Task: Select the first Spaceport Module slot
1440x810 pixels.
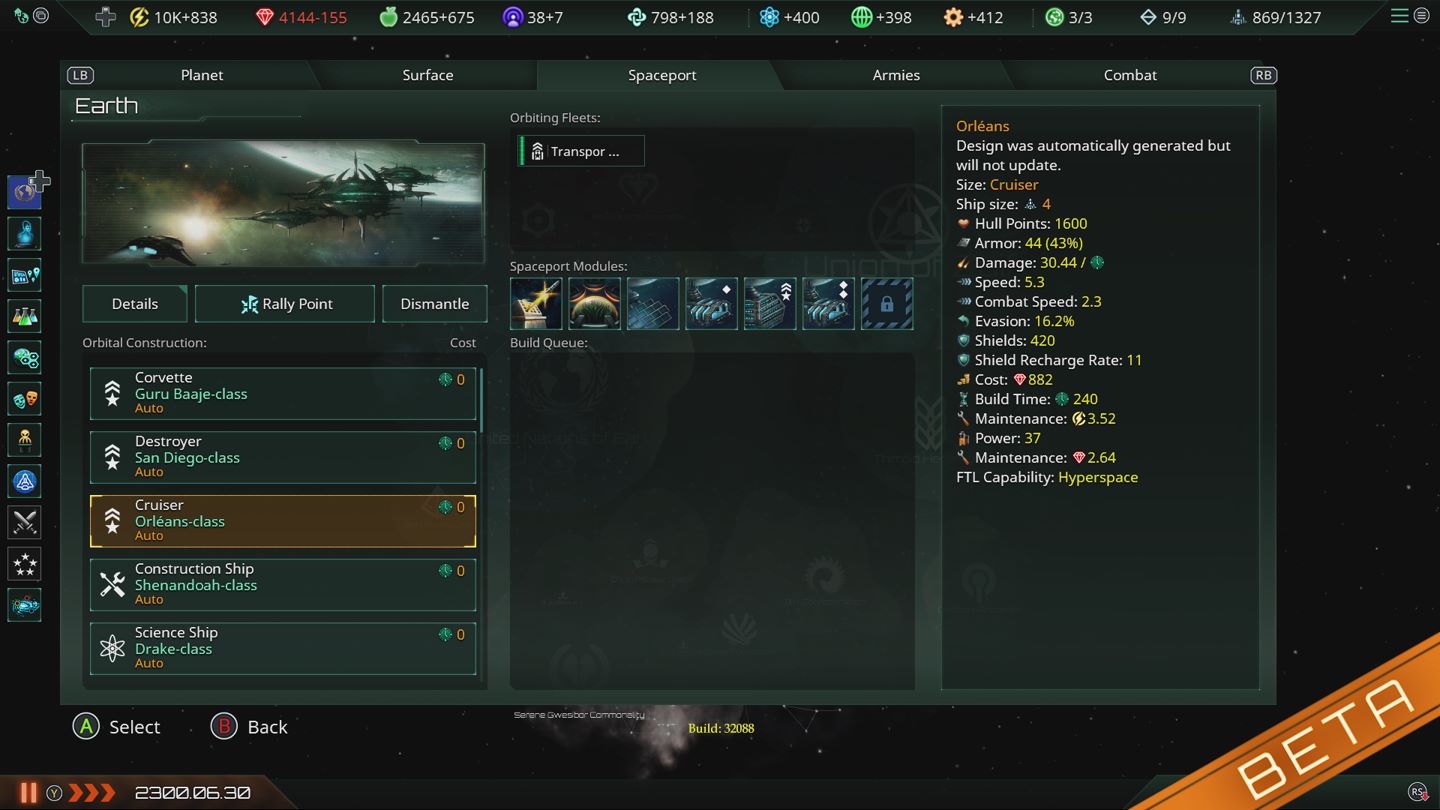Action: pyautogui.click(x=536, y=303)
